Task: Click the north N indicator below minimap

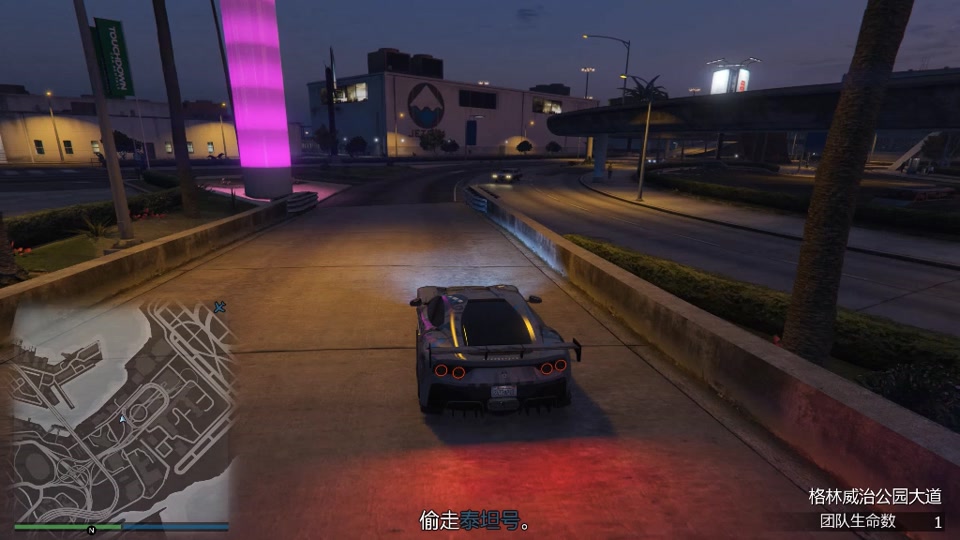Action: (91, 529)
